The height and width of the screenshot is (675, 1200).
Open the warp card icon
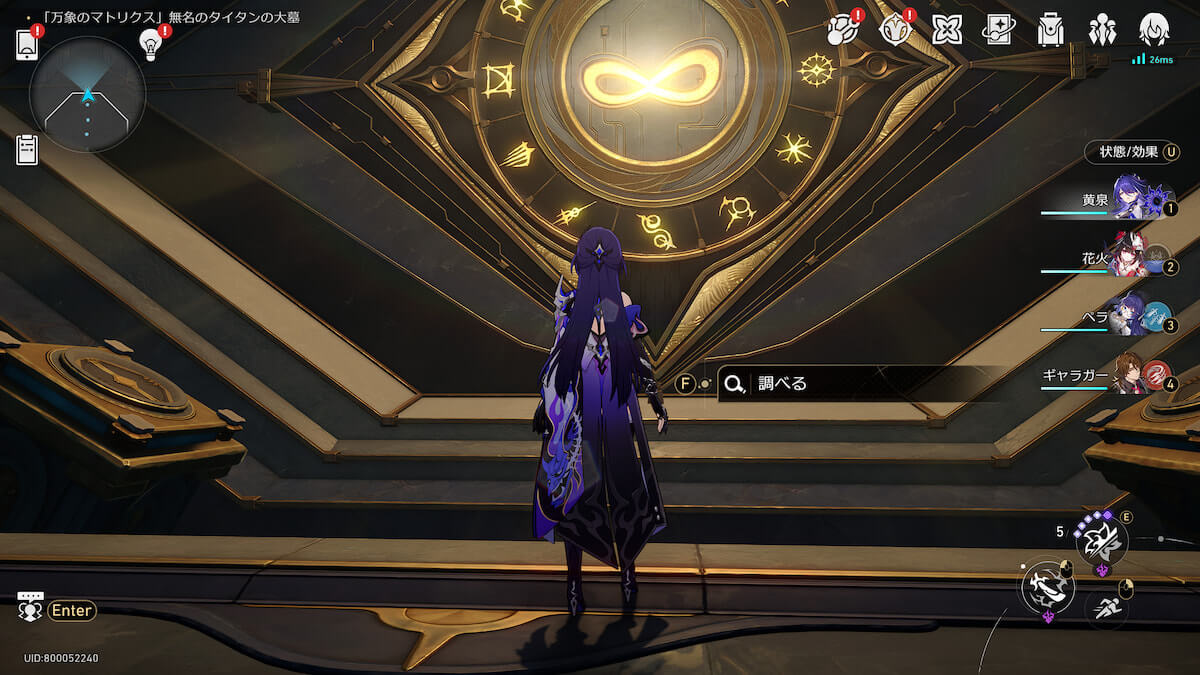click(x=998, y=30)
